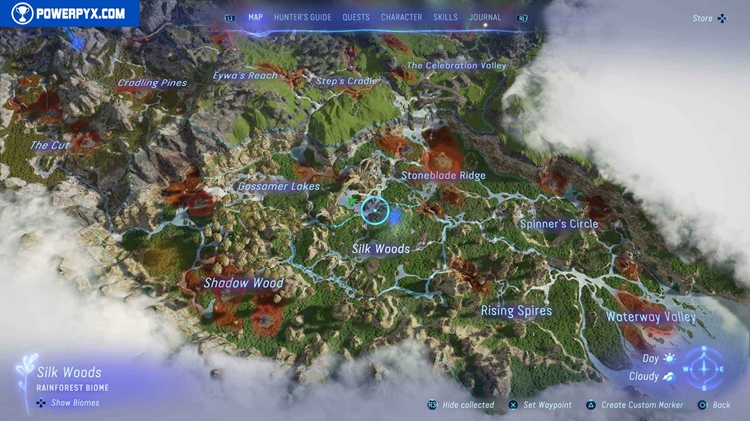This screenshot has height=421, width=750.
Task: Select the Shadow Wood region label
Action: point(243,283)
